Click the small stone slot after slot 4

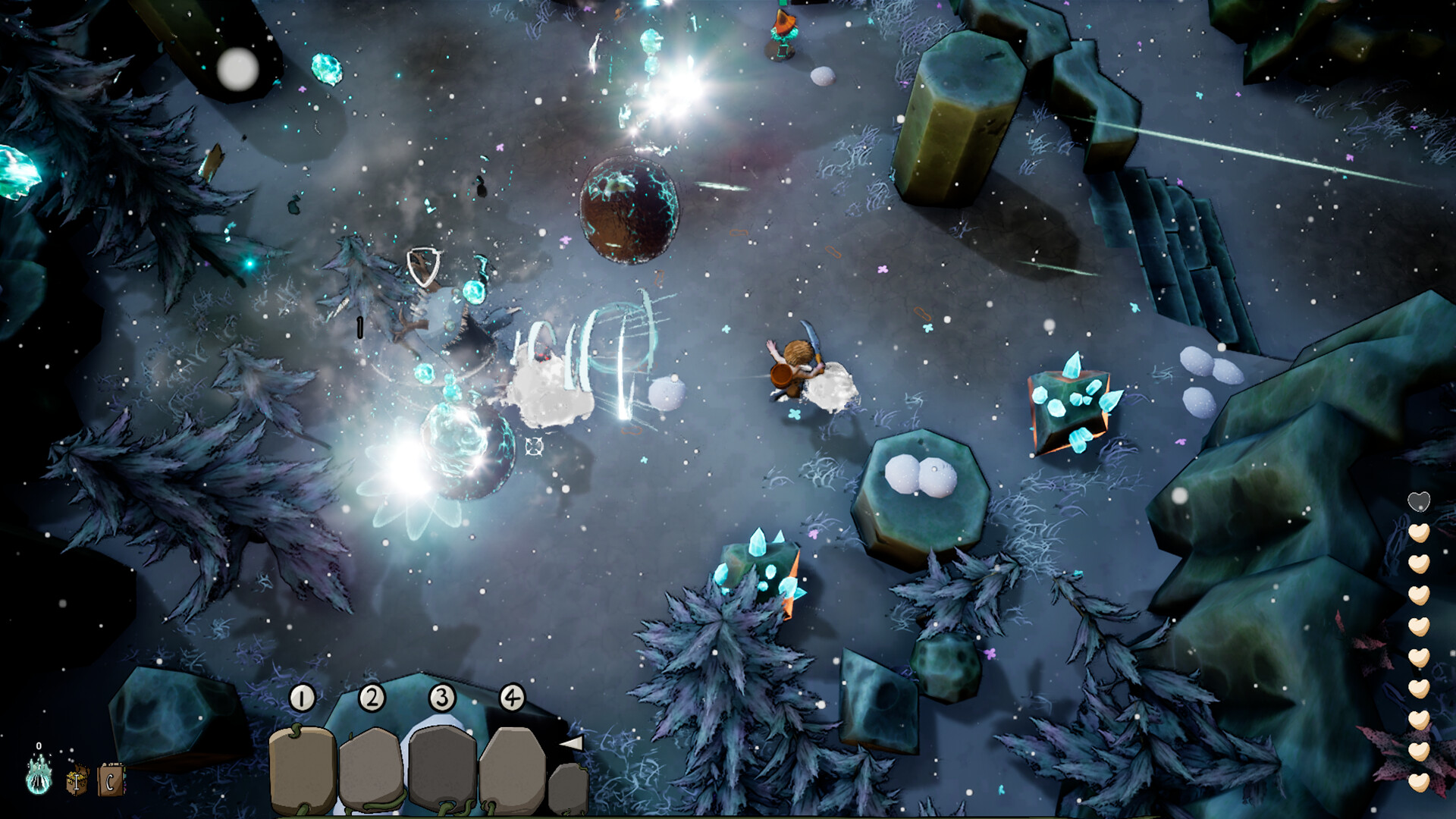pyautogui.click(x=568, y=789)
